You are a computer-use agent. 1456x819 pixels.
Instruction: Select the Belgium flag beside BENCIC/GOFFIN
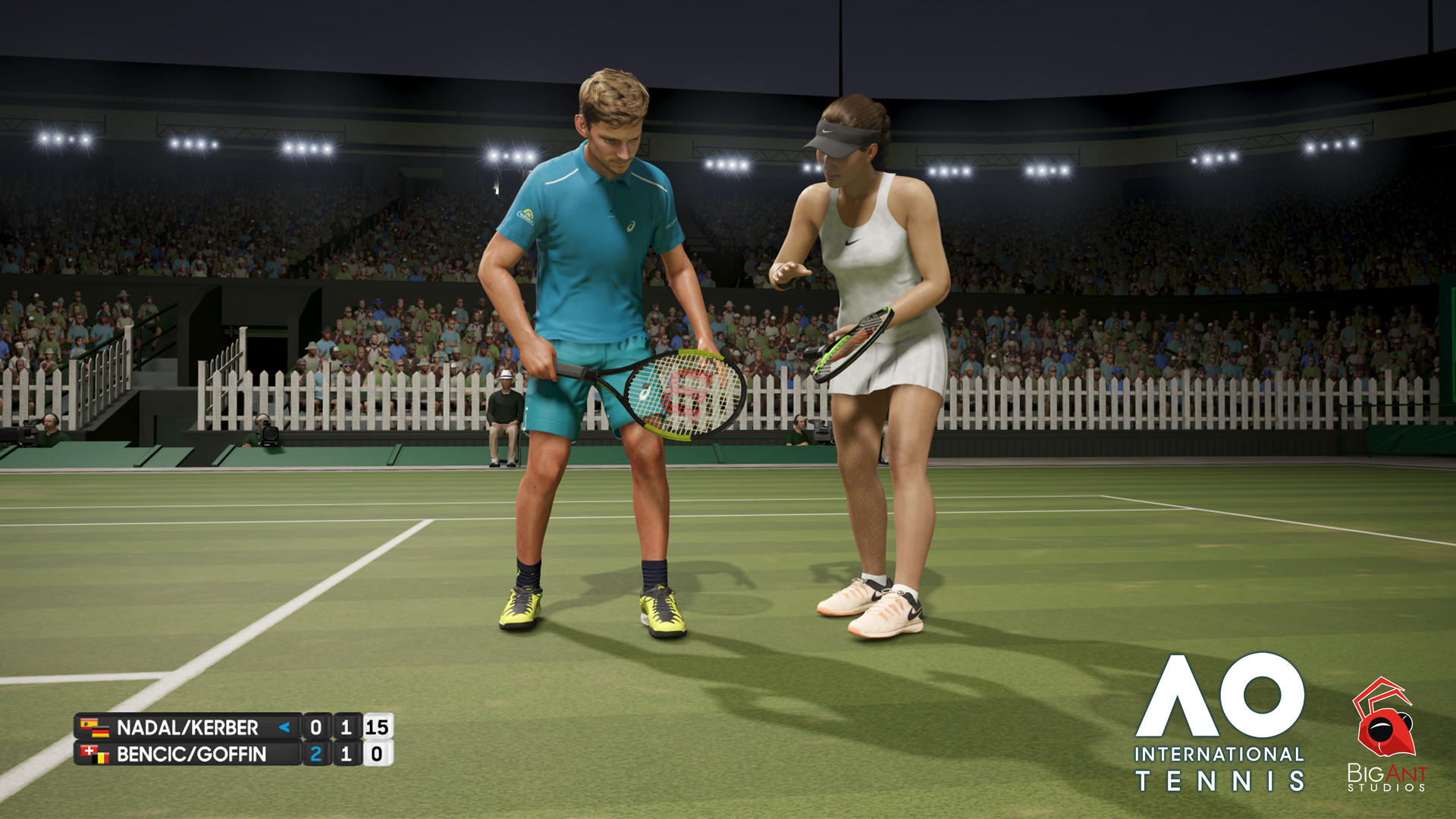click(101, 760)
